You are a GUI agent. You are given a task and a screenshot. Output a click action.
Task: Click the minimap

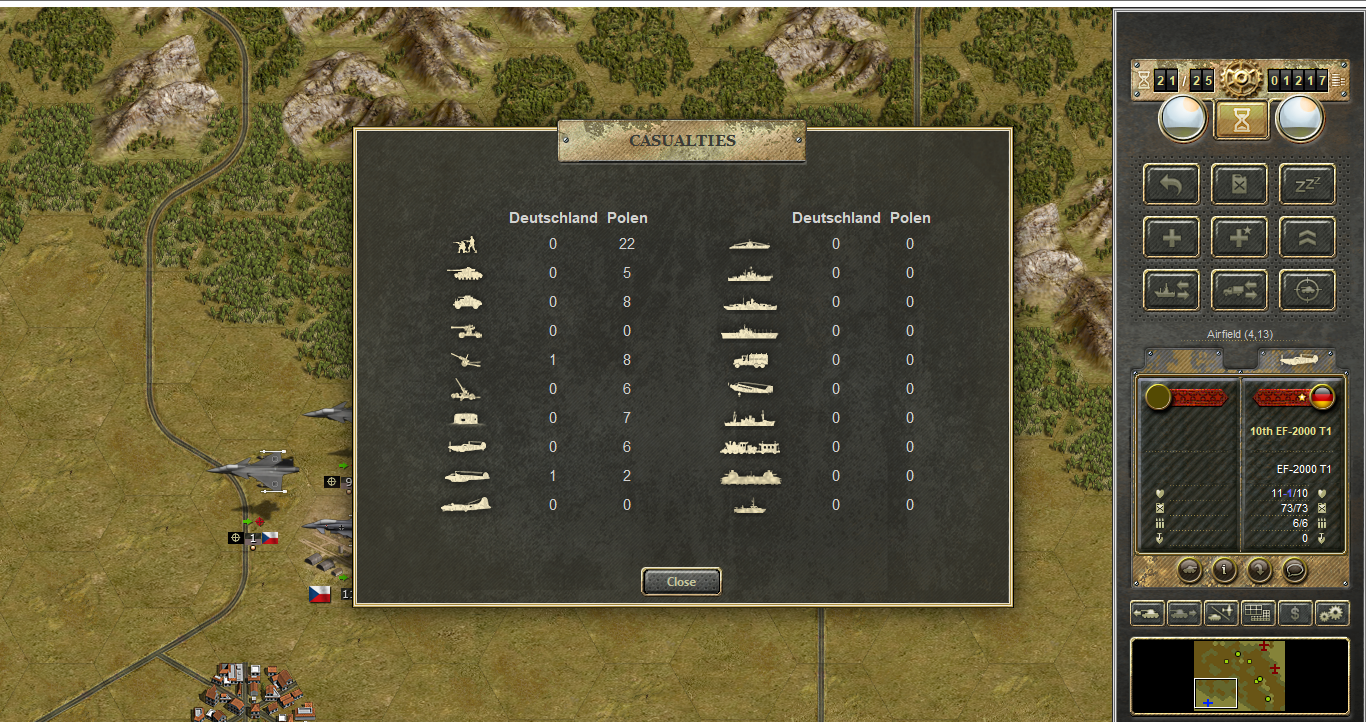(x=1239, y=675)
